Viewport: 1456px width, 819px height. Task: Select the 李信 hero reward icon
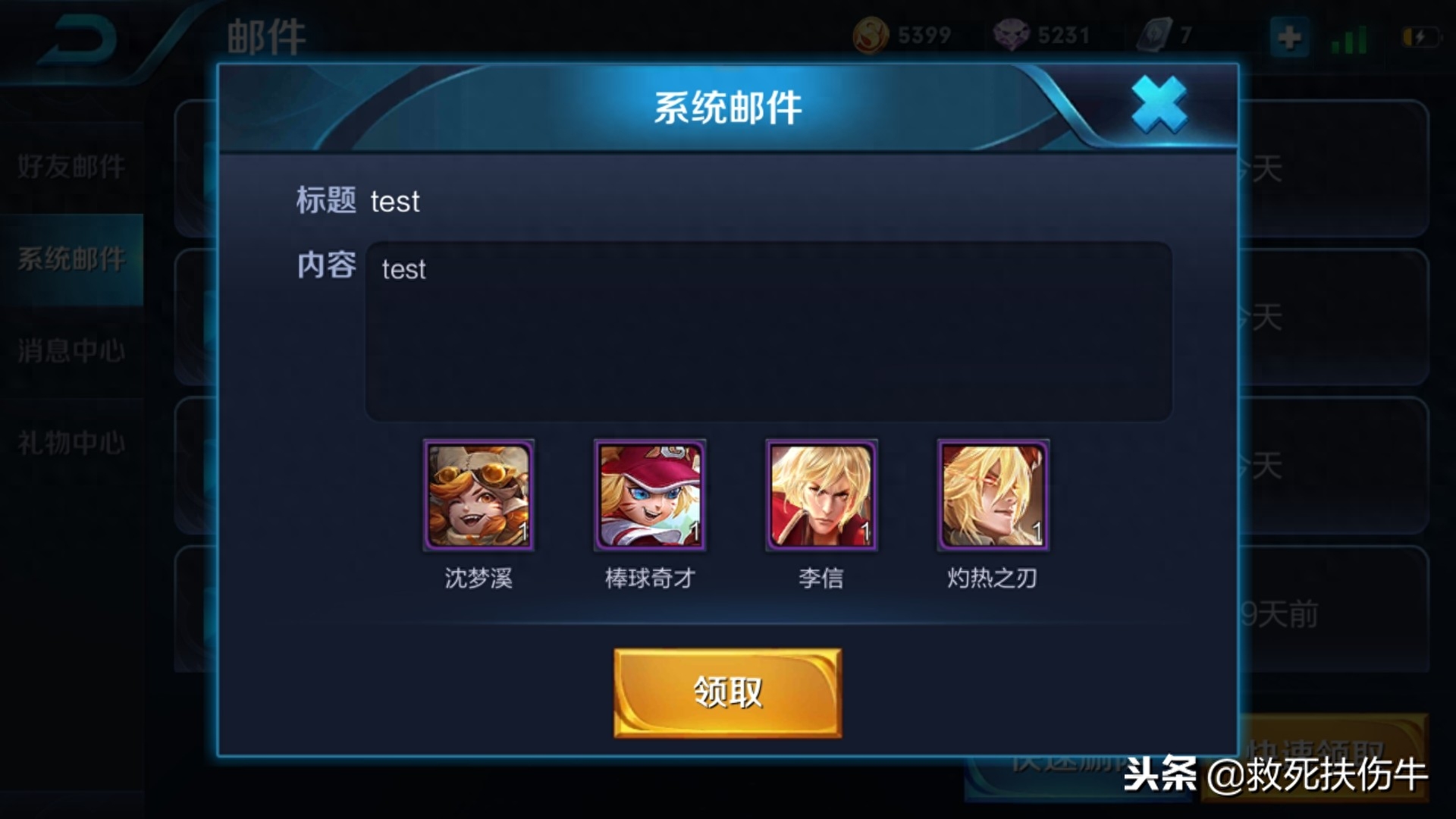[x=821, y=495]
